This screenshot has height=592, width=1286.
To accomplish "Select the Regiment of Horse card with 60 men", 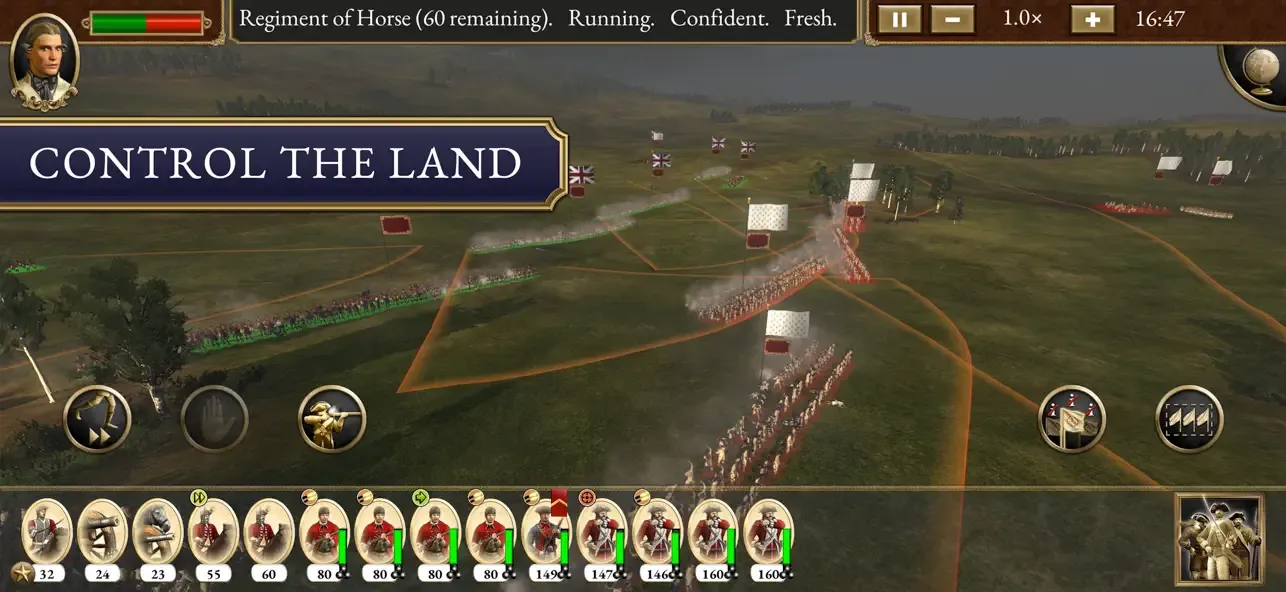I will [268, 532].
